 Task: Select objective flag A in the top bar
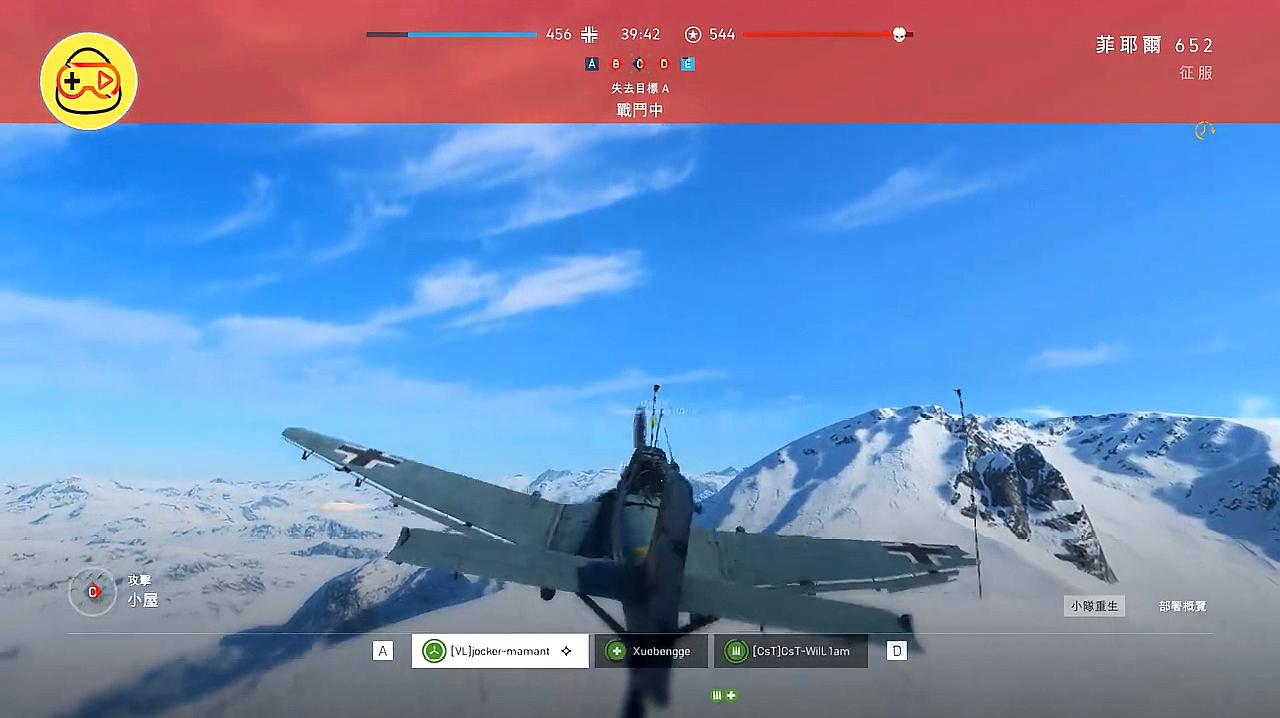592,64
